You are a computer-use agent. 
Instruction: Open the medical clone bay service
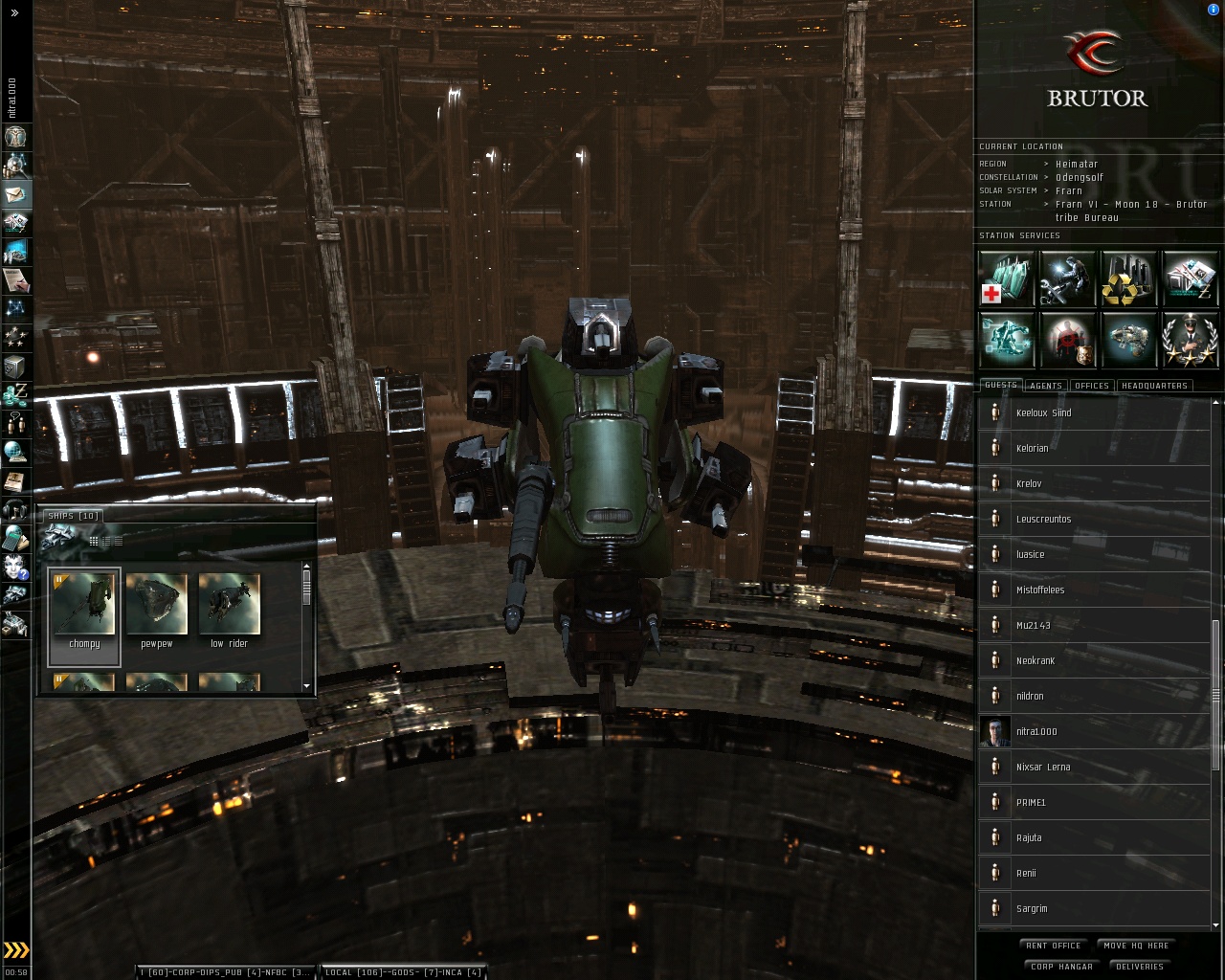(x=1007, y=278)
